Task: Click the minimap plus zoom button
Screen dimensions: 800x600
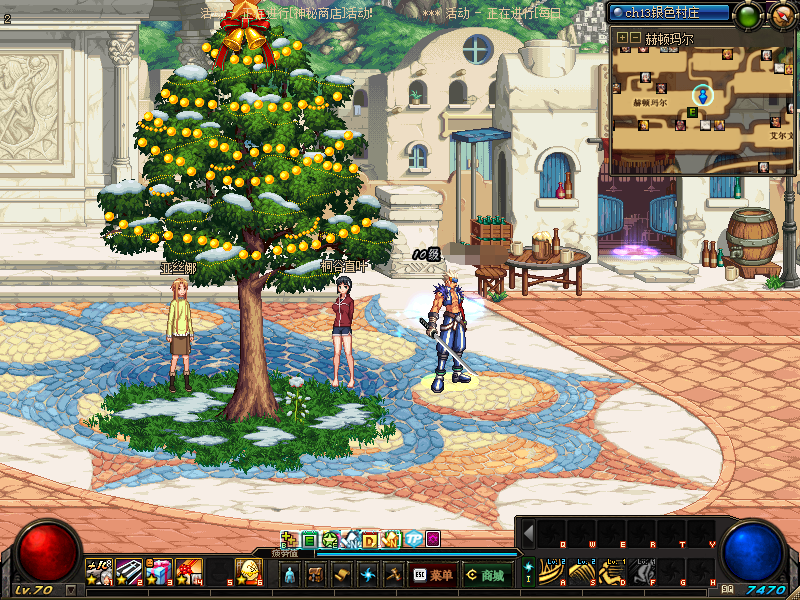Action: tap(621, 37)
